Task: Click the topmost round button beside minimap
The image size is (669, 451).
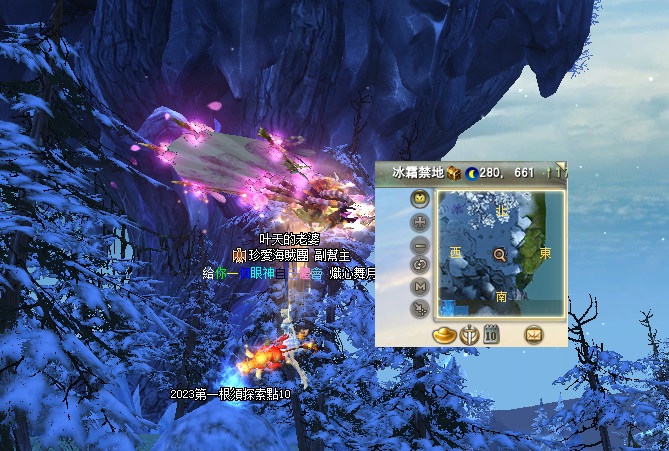Action: click(x=420, y=198)
